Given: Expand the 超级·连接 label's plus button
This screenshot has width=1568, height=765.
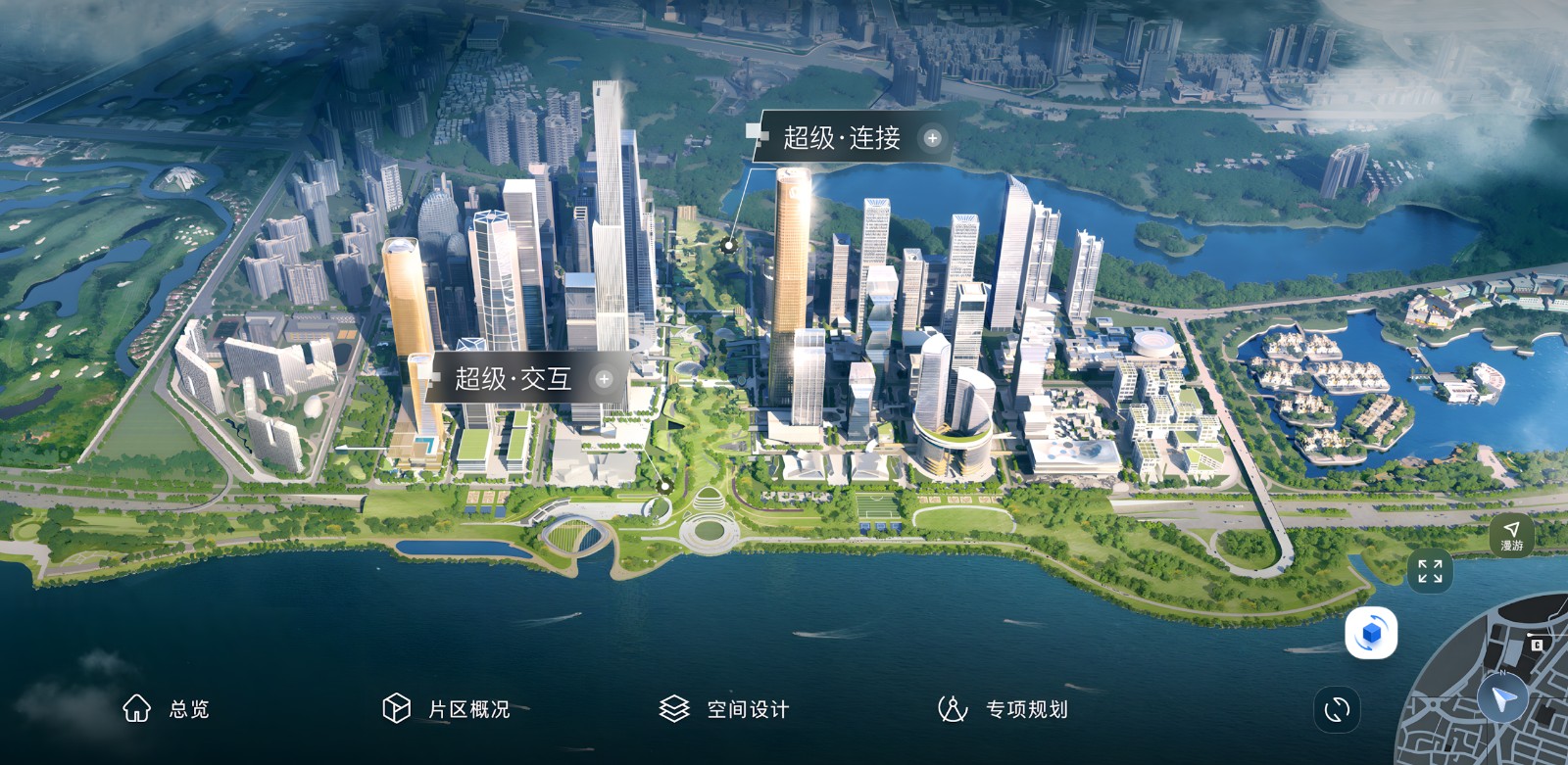Looking at the screenshot, I should (932, 138).
